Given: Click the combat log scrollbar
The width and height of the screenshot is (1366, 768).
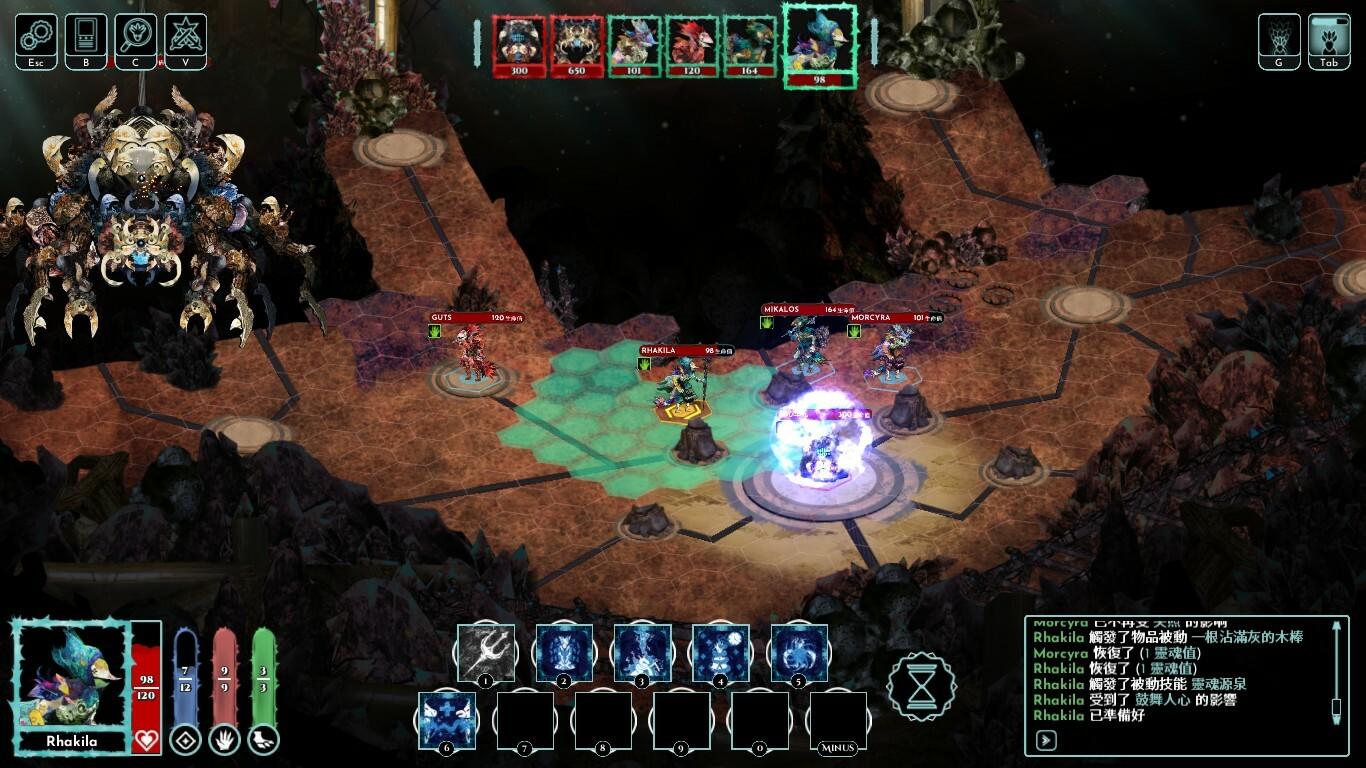Looking at the screenshot, I should pos(1336,672).
